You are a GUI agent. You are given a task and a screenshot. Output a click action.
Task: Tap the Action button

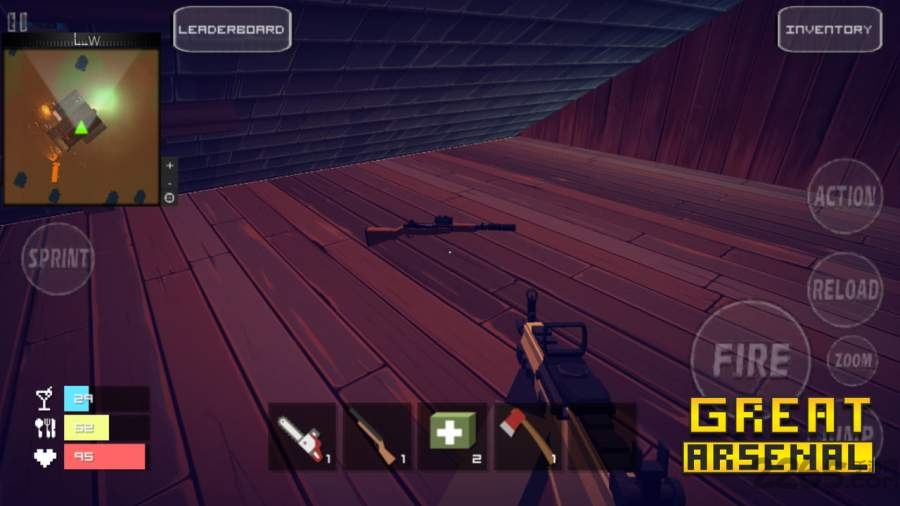point(845,197)
